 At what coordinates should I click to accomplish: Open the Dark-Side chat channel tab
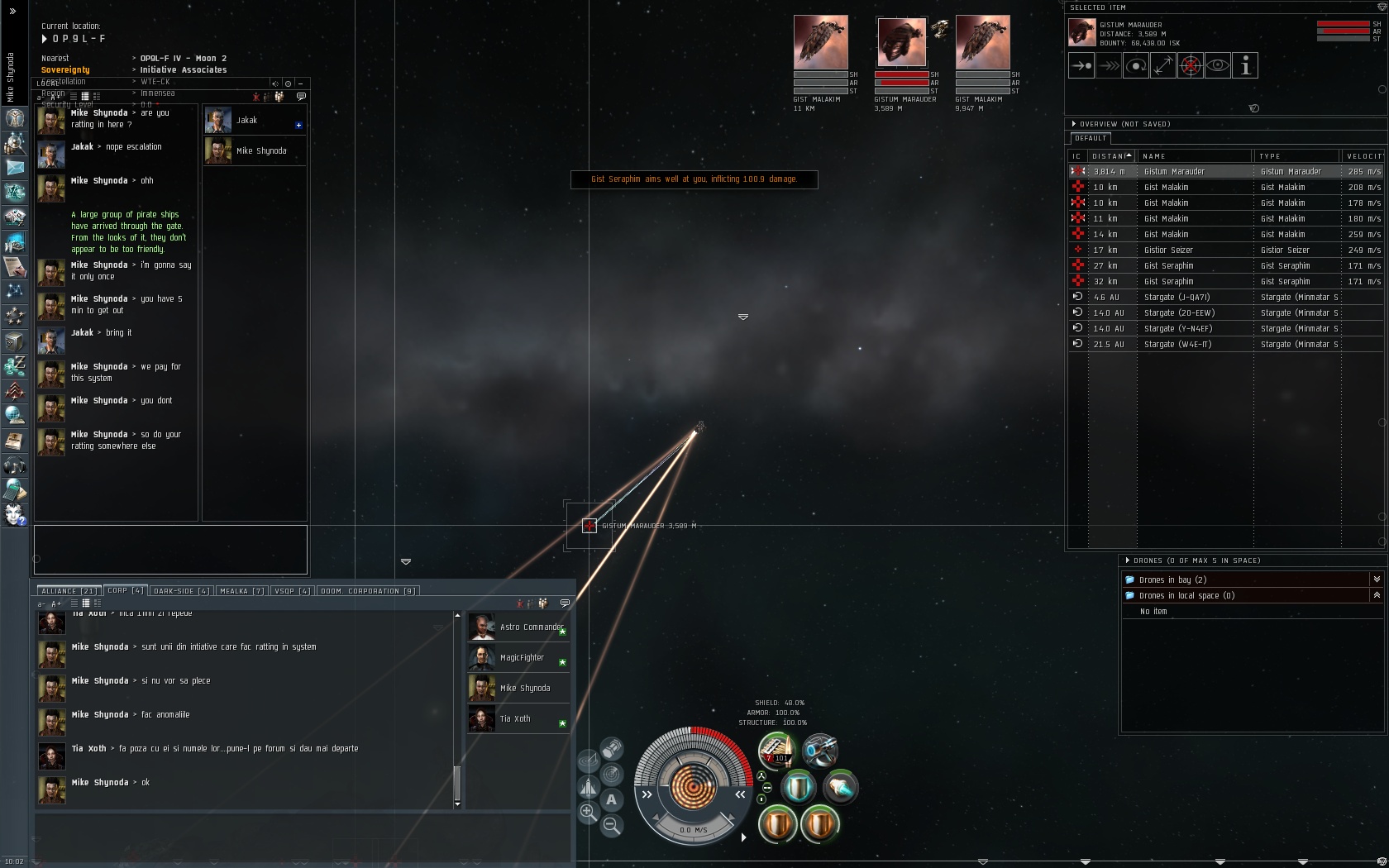tap(181, 591)
